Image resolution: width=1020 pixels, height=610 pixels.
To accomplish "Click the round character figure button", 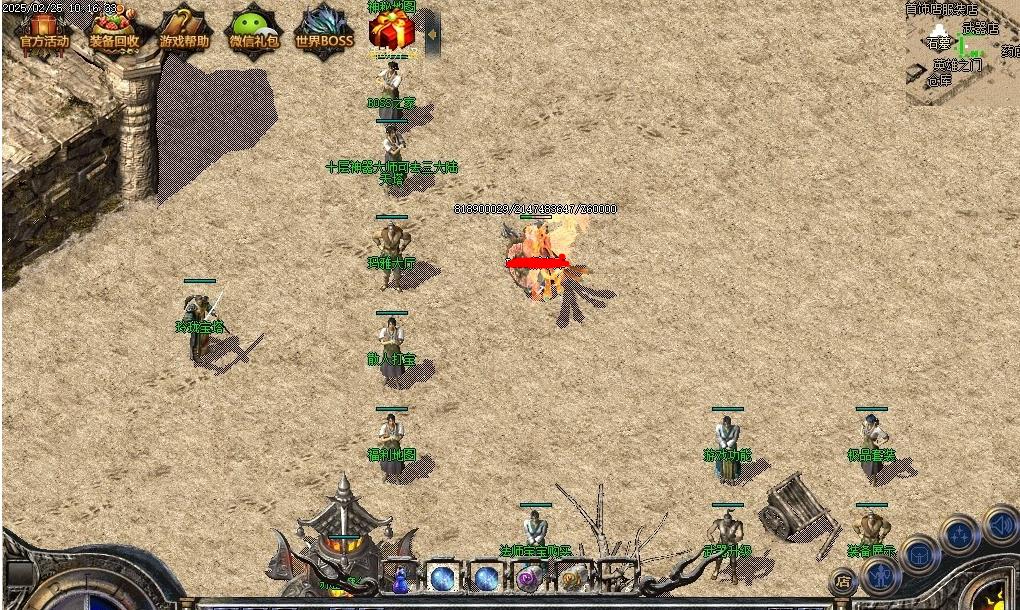I will 880,576.
